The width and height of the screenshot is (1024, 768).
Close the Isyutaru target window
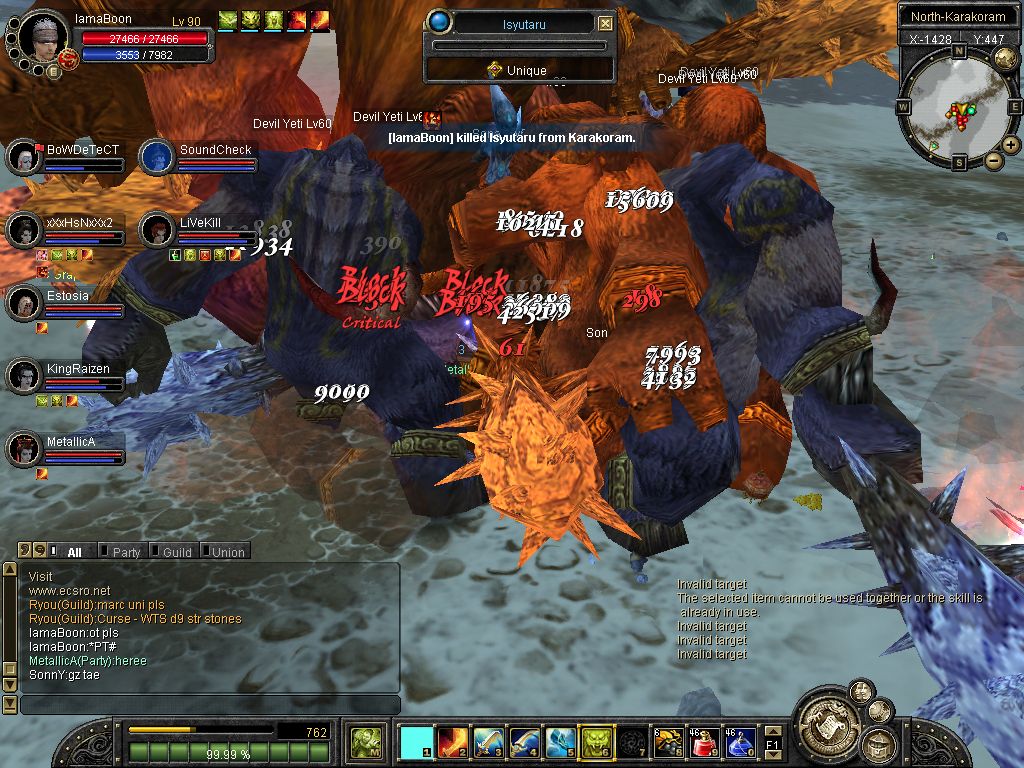(x=605, y=23)
